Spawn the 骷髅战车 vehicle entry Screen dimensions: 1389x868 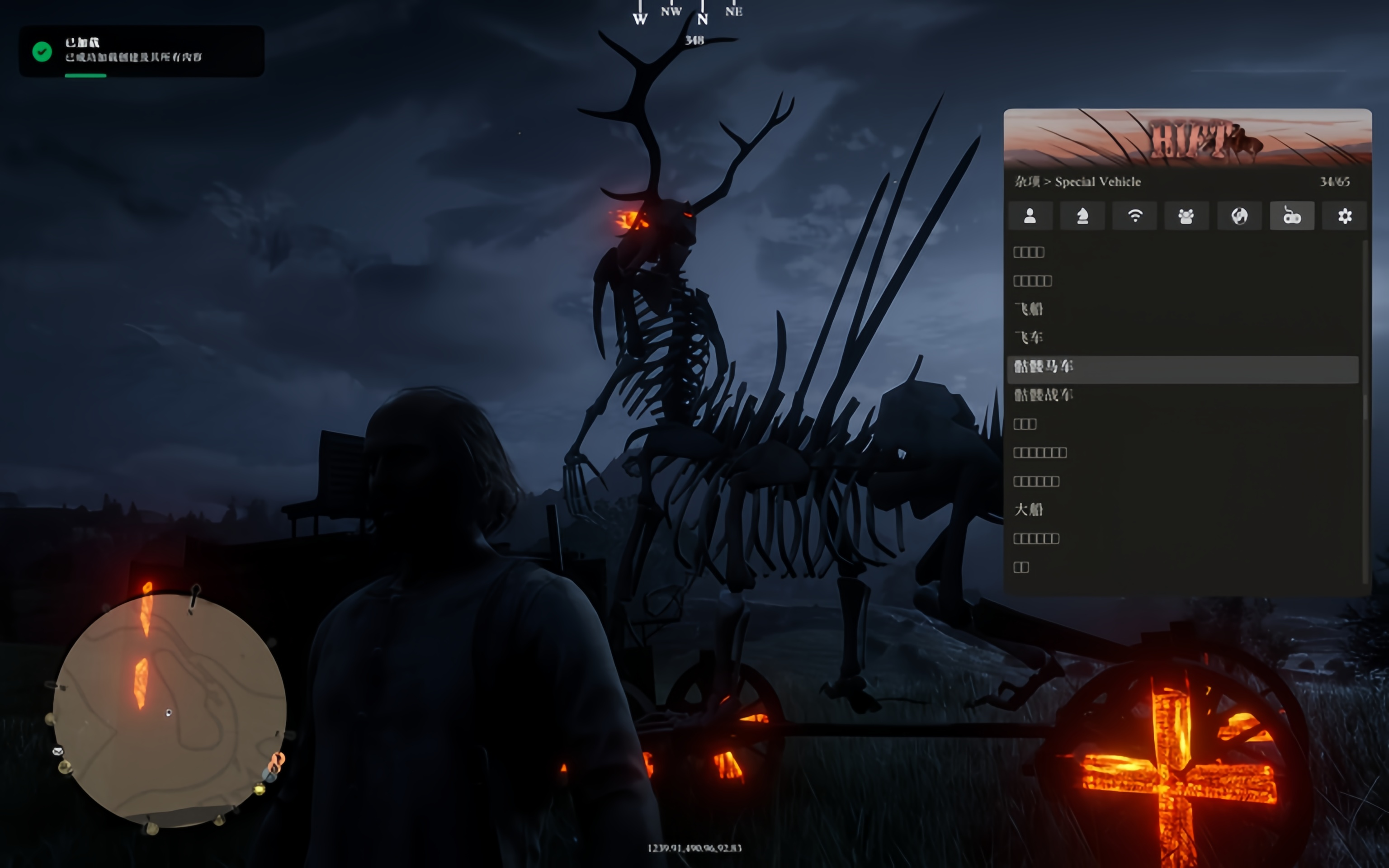point(1044,395)
